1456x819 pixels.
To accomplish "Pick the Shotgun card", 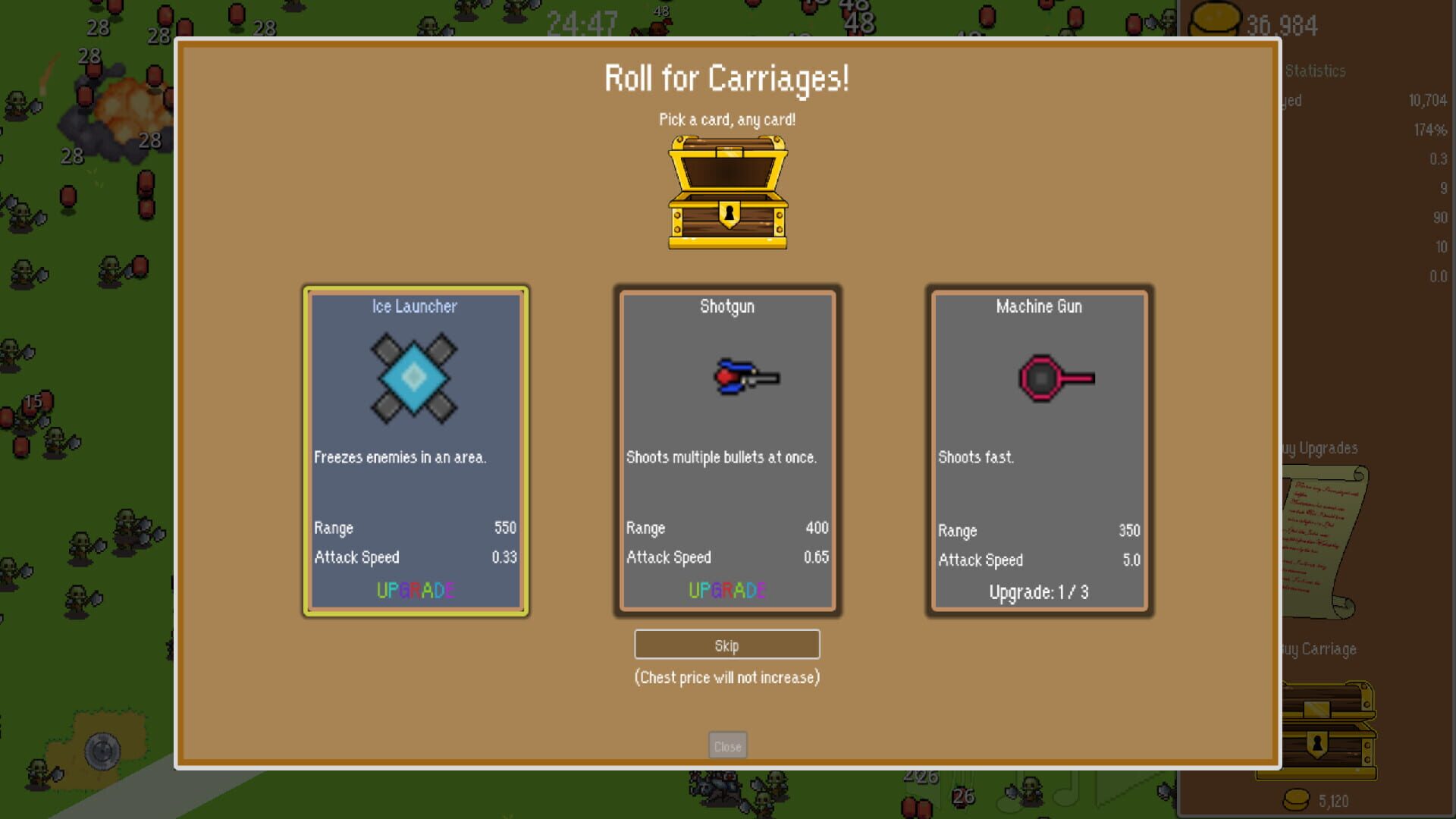I will click(x=726, y=449).
